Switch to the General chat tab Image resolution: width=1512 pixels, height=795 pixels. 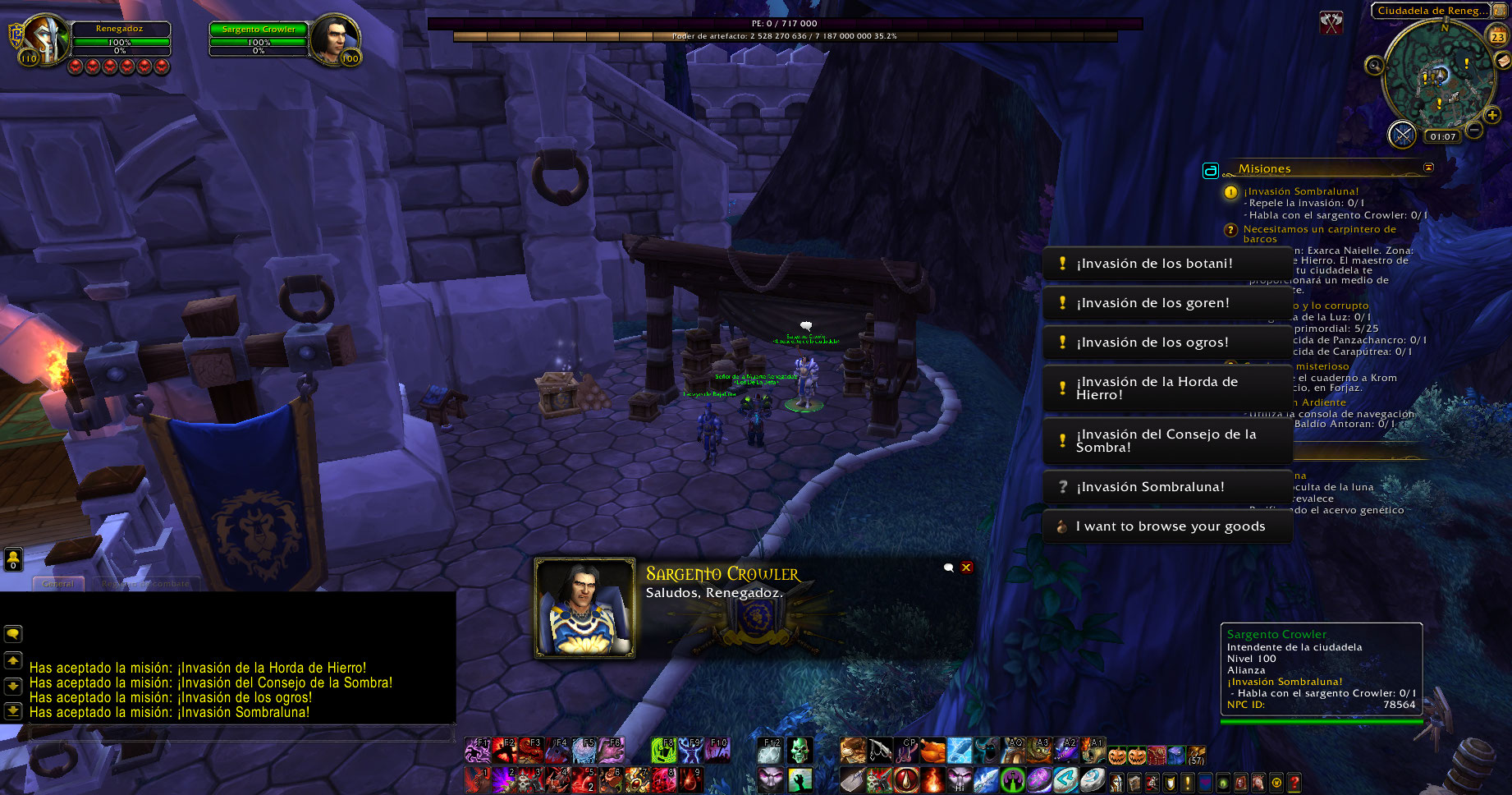(58, 584)
